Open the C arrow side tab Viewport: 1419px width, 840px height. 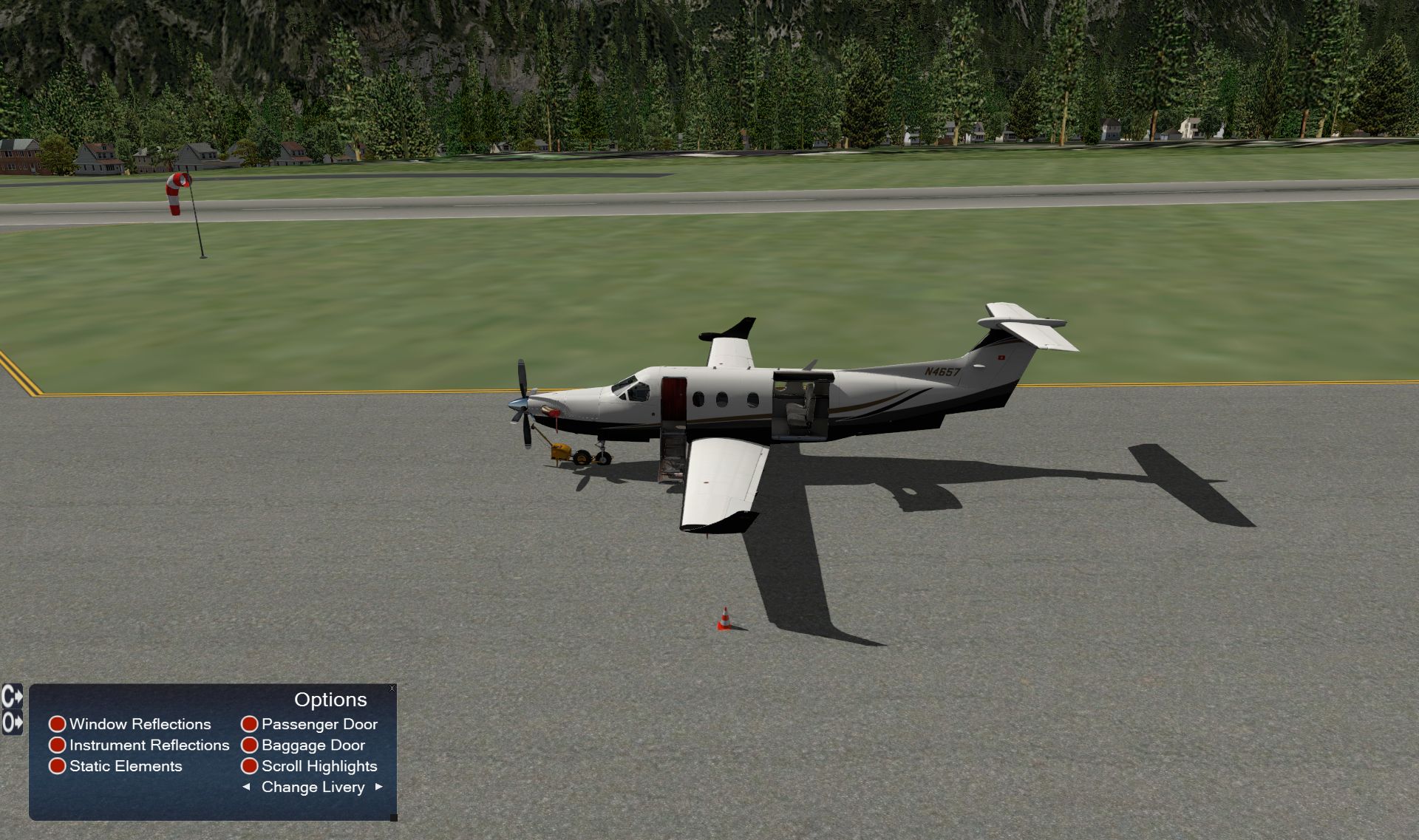coord(12,697)
